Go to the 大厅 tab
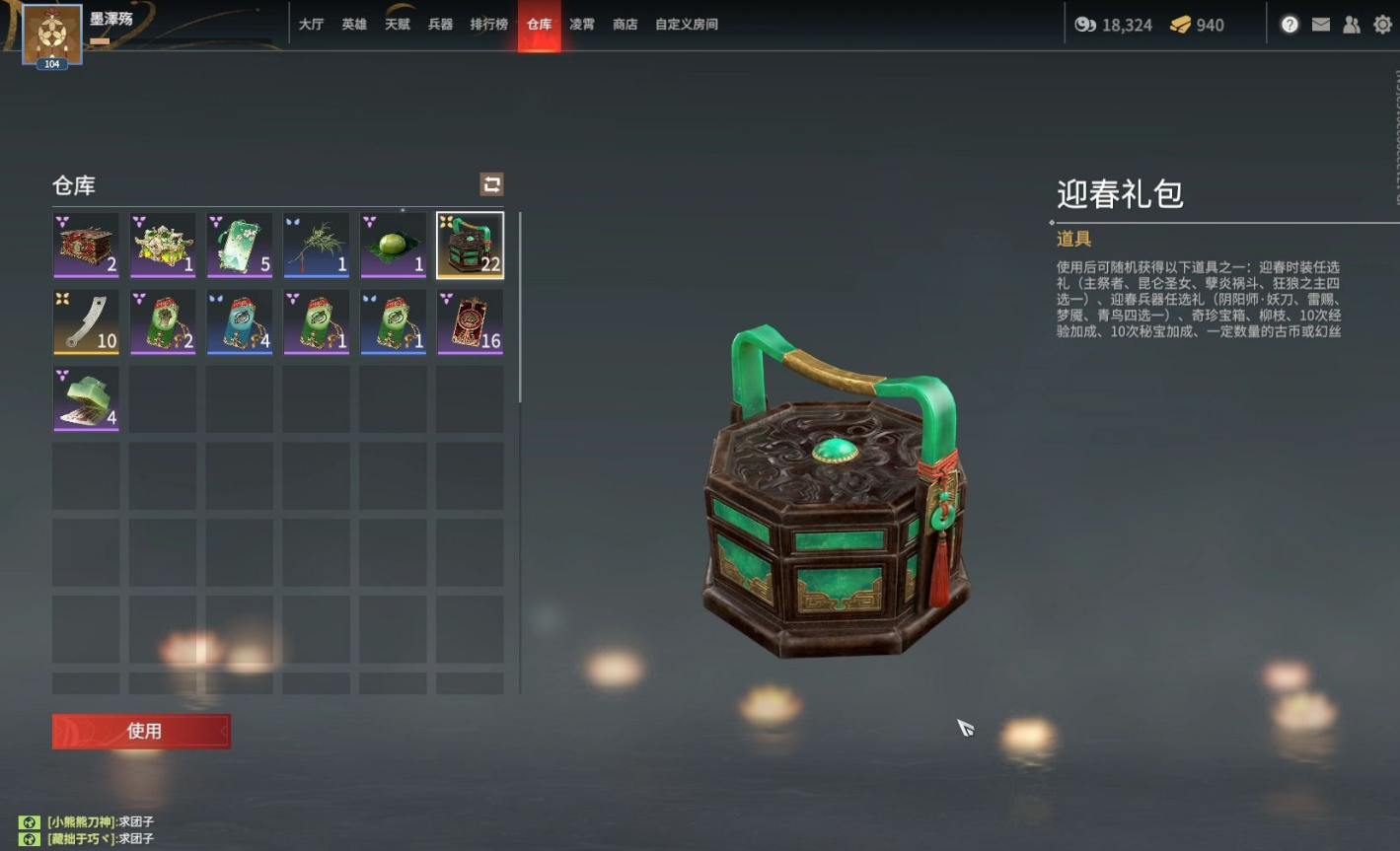 click(x=311, y=24)
